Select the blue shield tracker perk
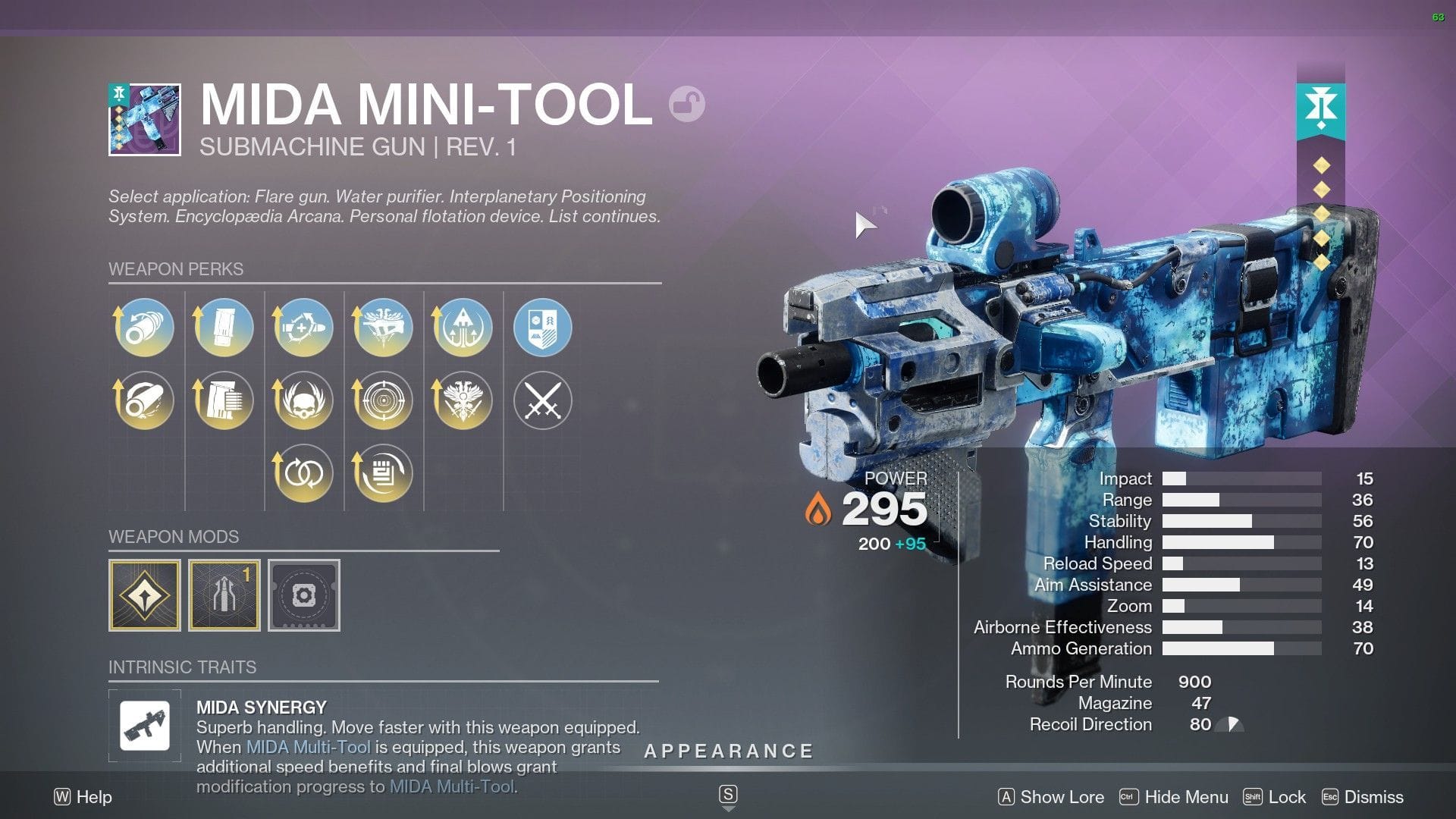Image resolution: width=1456 pixels, height=819 pixels. [541, 327]
